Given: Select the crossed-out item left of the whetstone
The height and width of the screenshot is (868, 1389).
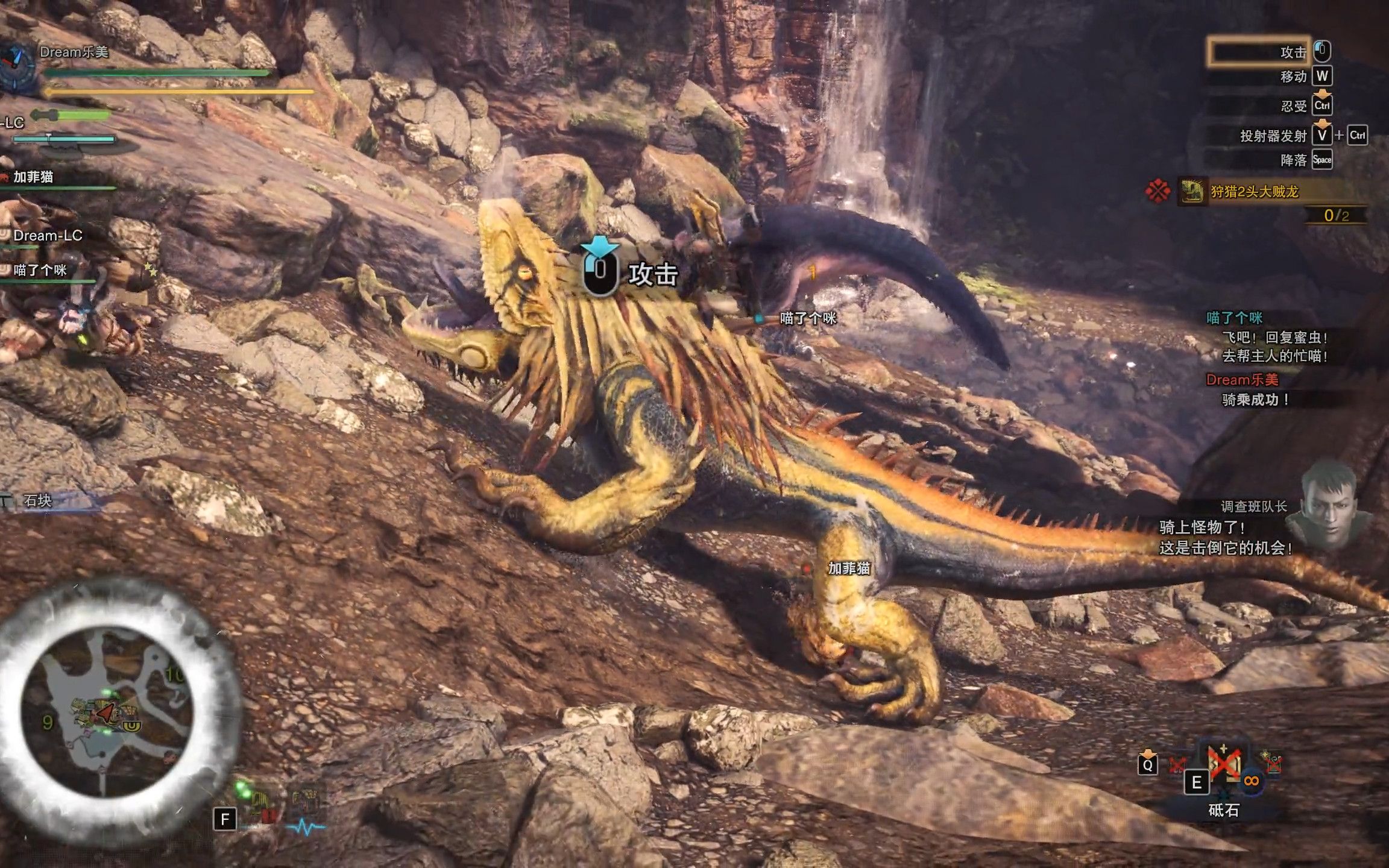Looking at the screenshot, I should [x=1176, y=766].
